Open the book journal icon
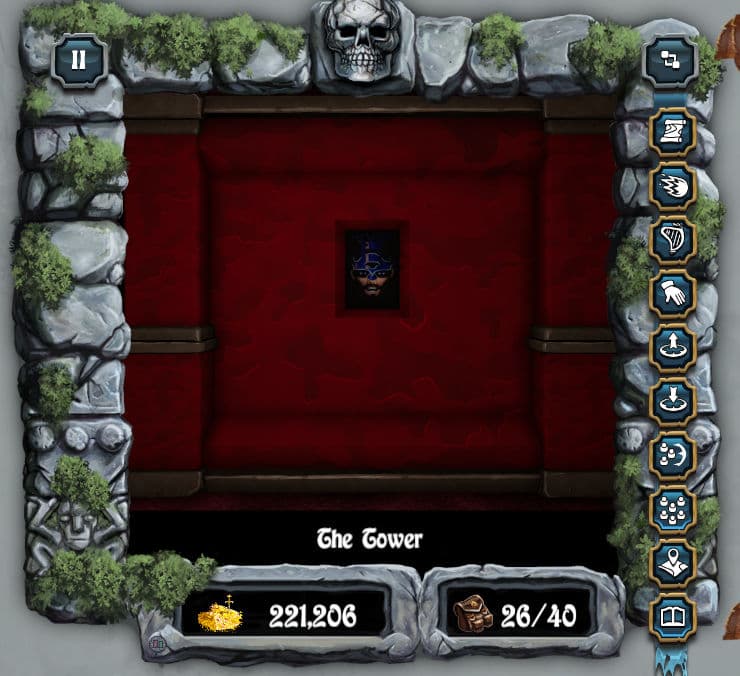 (x=673, y=616)
